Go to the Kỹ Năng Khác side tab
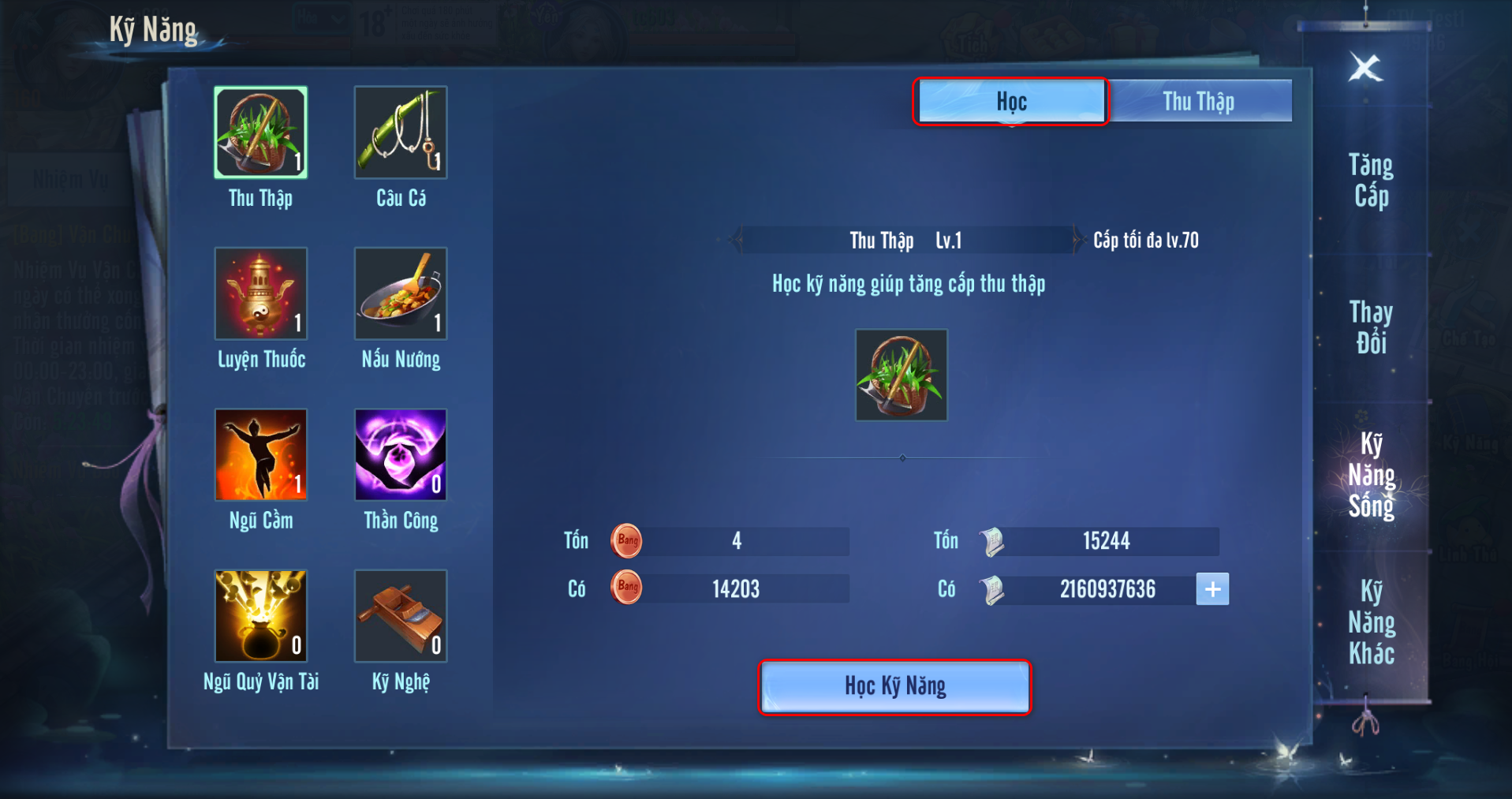 pyautogui.click(x=1371, y=622)
